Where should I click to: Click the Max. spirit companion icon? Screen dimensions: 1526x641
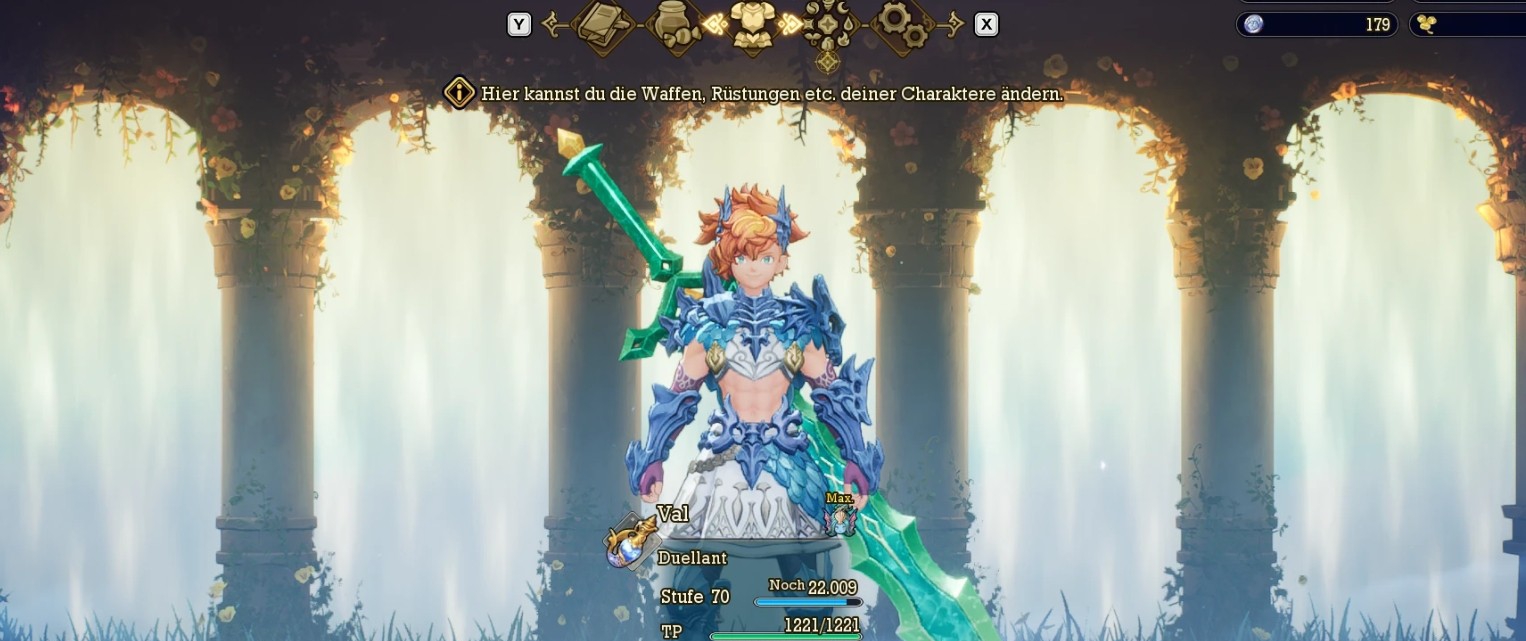840,517
